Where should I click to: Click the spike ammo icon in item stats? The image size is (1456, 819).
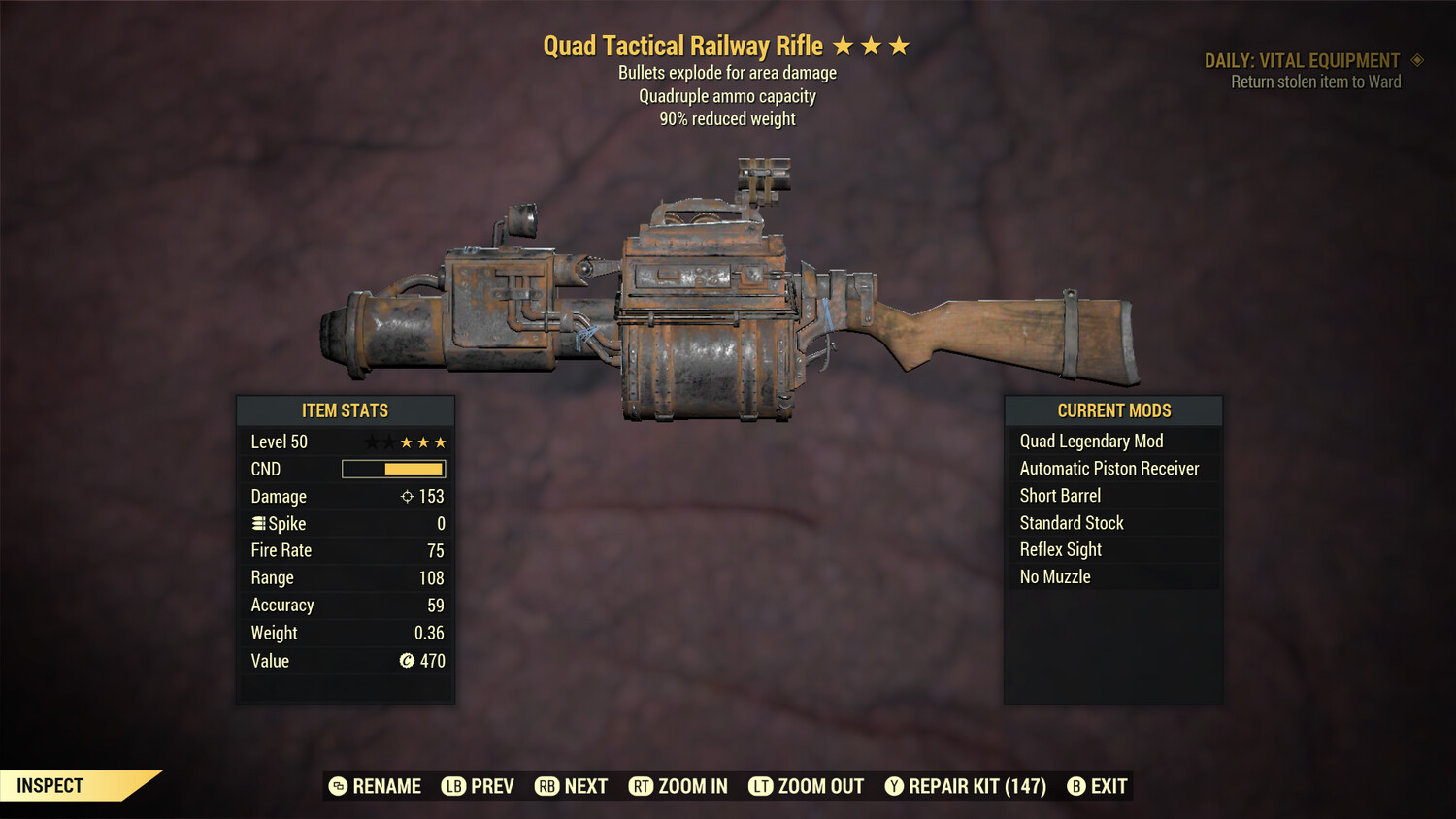pyautogui.click(x=257, y=523)
